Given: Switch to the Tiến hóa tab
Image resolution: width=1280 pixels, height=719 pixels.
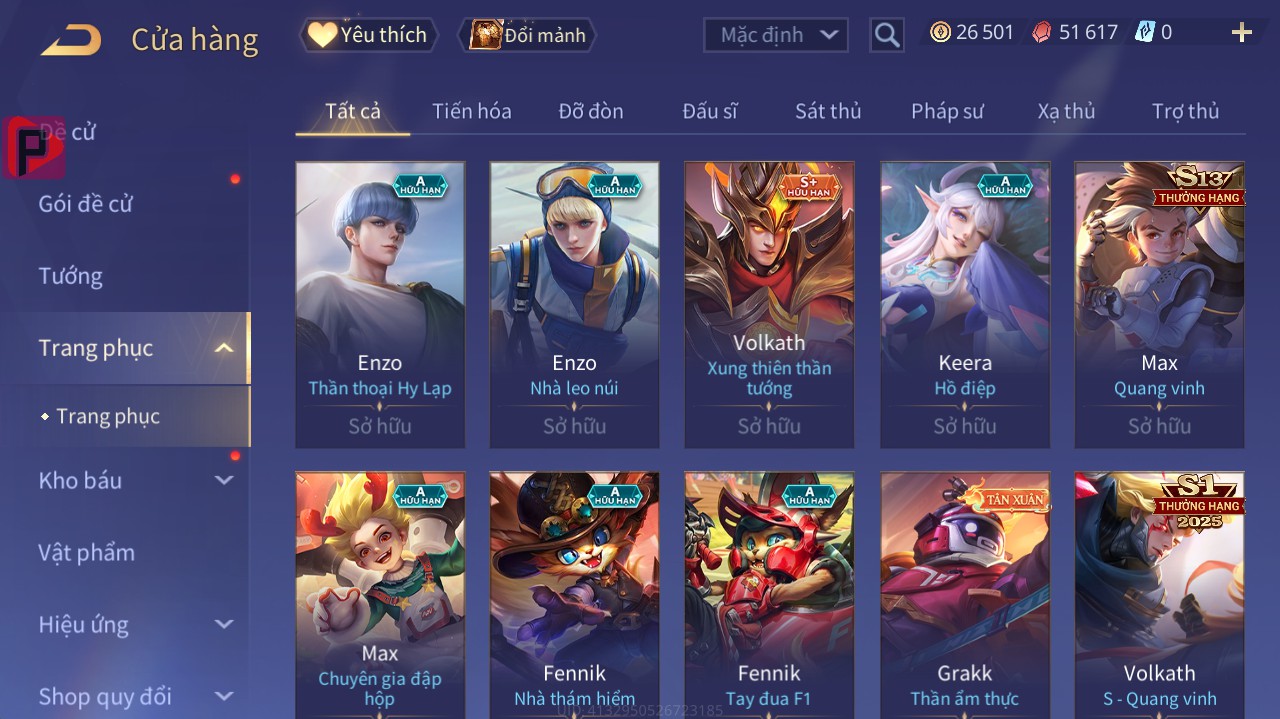Looking at the screenshot, I should pos(471,111).
